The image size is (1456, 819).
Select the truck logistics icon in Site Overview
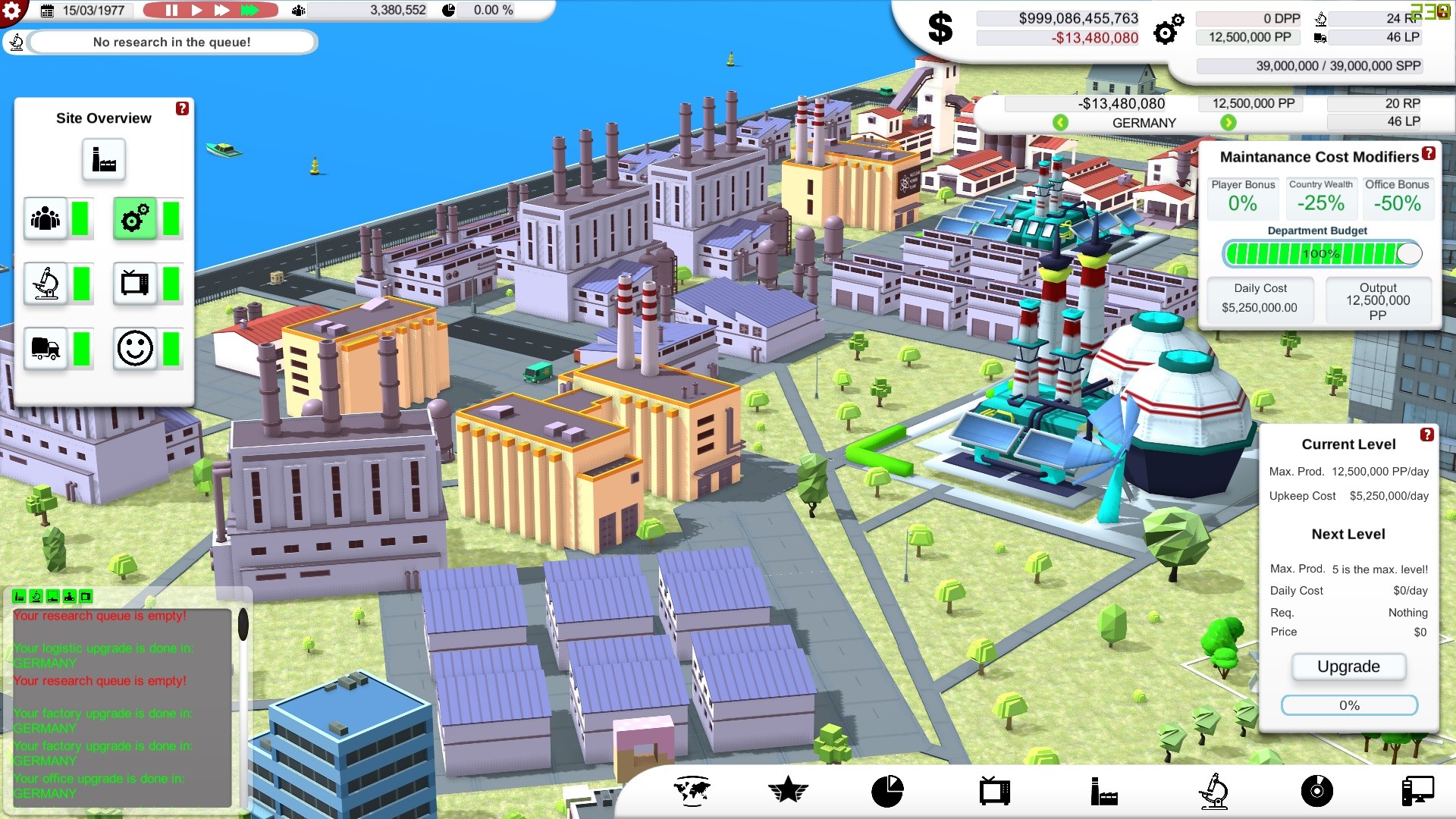point(45,350)
